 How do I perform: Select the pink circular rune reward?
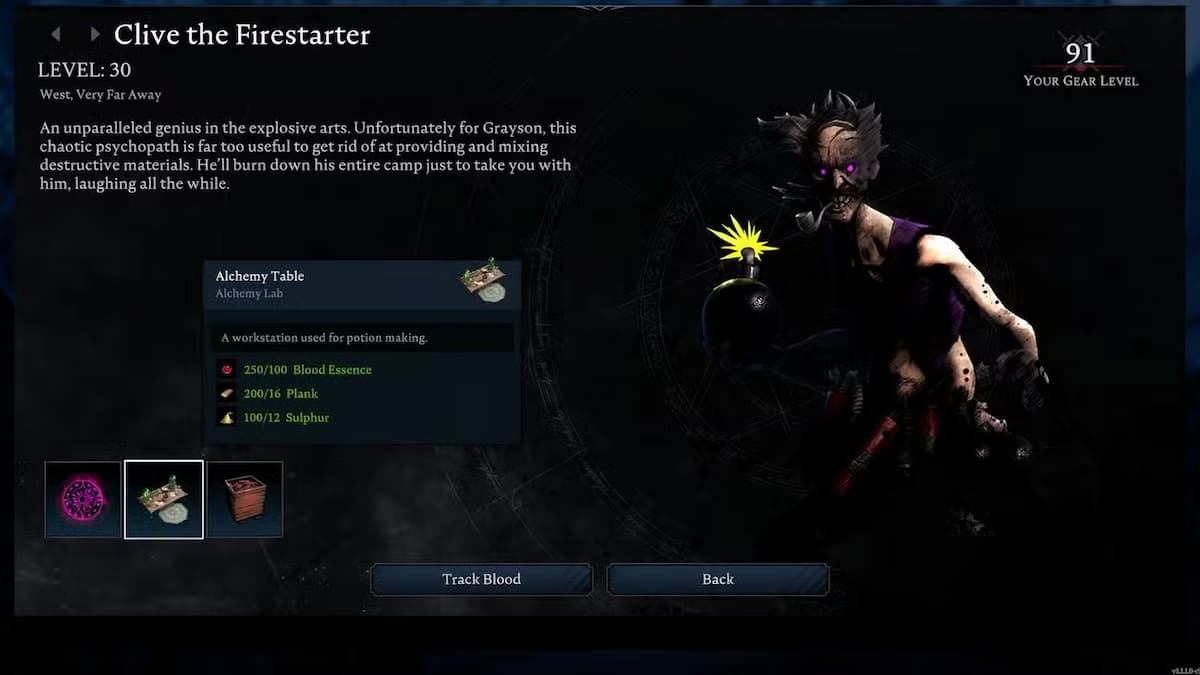(83, 499)
